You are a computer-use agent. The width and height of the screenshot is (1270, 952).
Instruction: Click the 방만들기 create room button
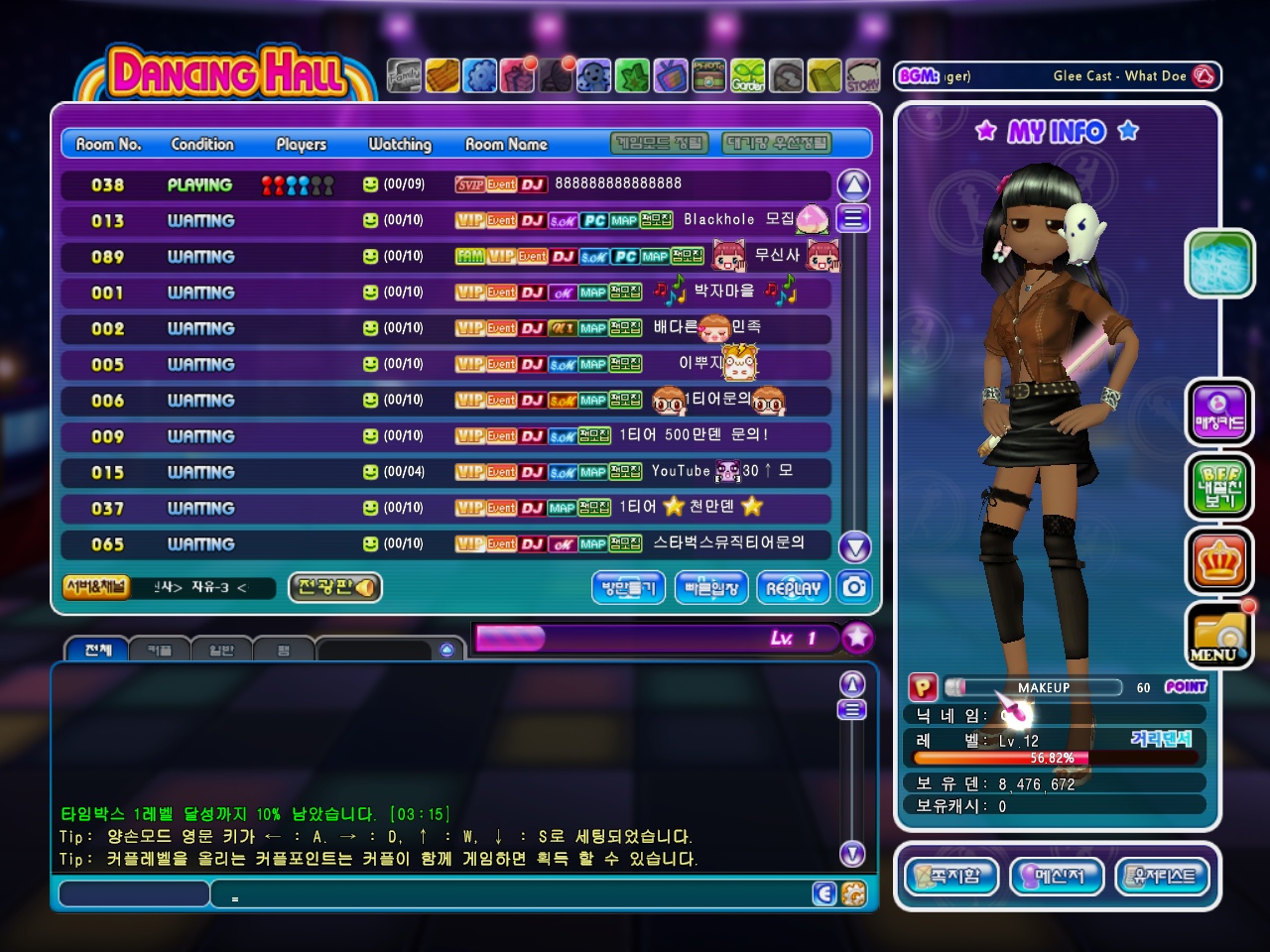(629, 587)
